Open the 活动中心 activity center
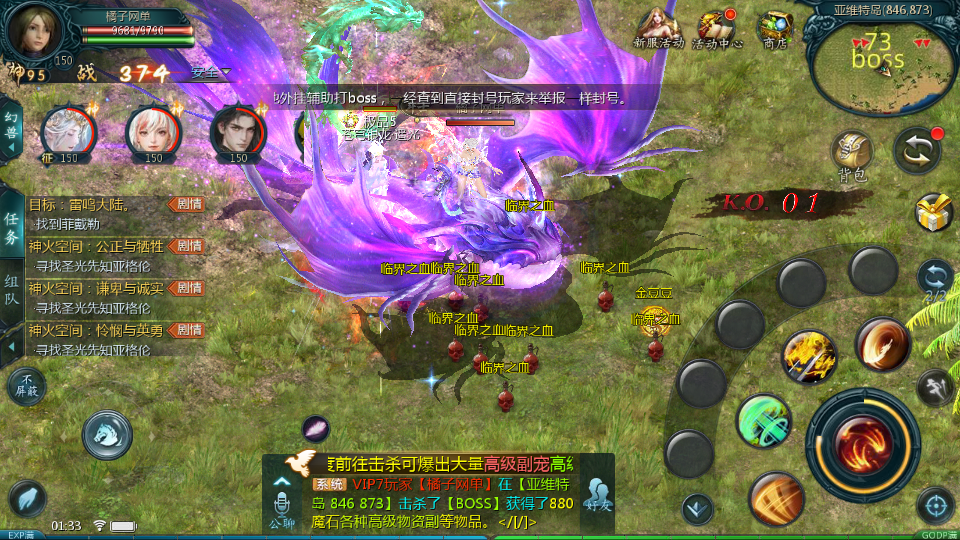The width and height of the screenshot is (960, 540). click(716, 26)
